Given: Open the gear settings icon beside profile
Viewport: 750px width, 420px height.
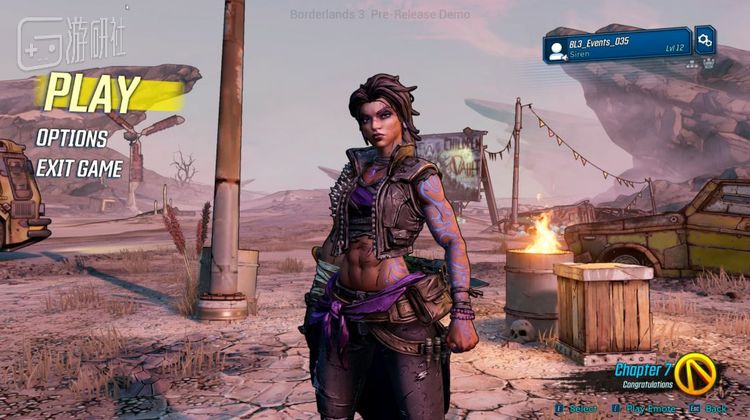Looking at the screenshot, I should (x=705, y=40).
